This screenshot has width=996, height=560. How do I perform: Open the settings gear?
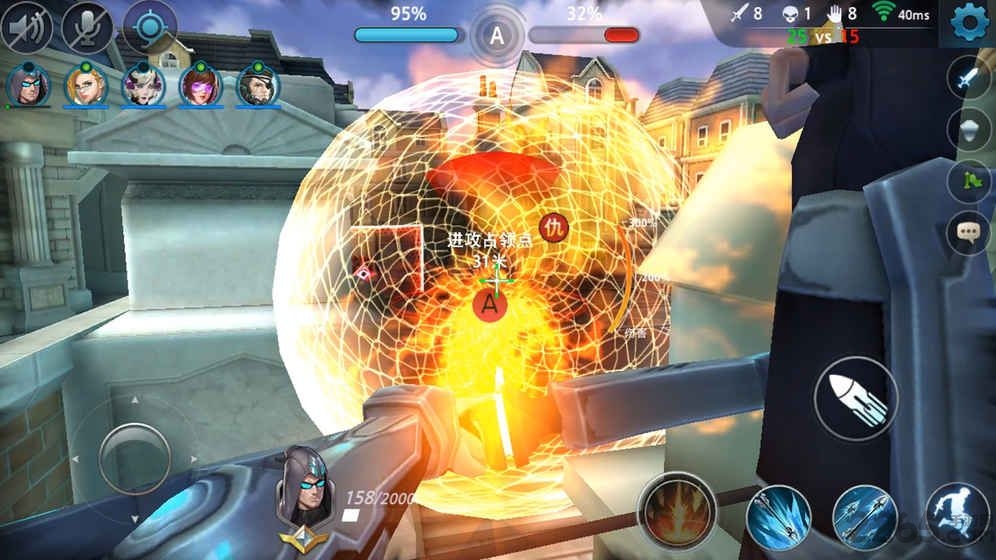[967, 21]
